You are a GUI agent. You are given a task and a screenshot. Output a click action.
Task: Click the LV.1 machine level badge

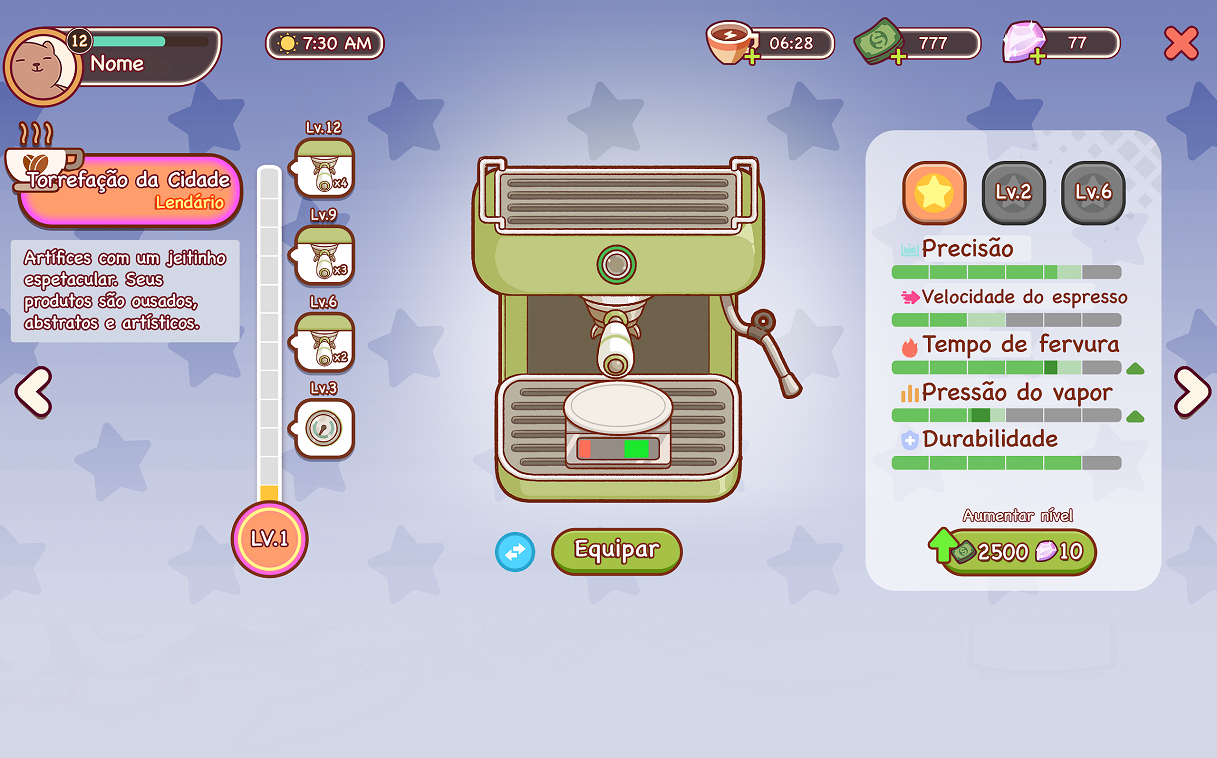click(x=269, y=539)
